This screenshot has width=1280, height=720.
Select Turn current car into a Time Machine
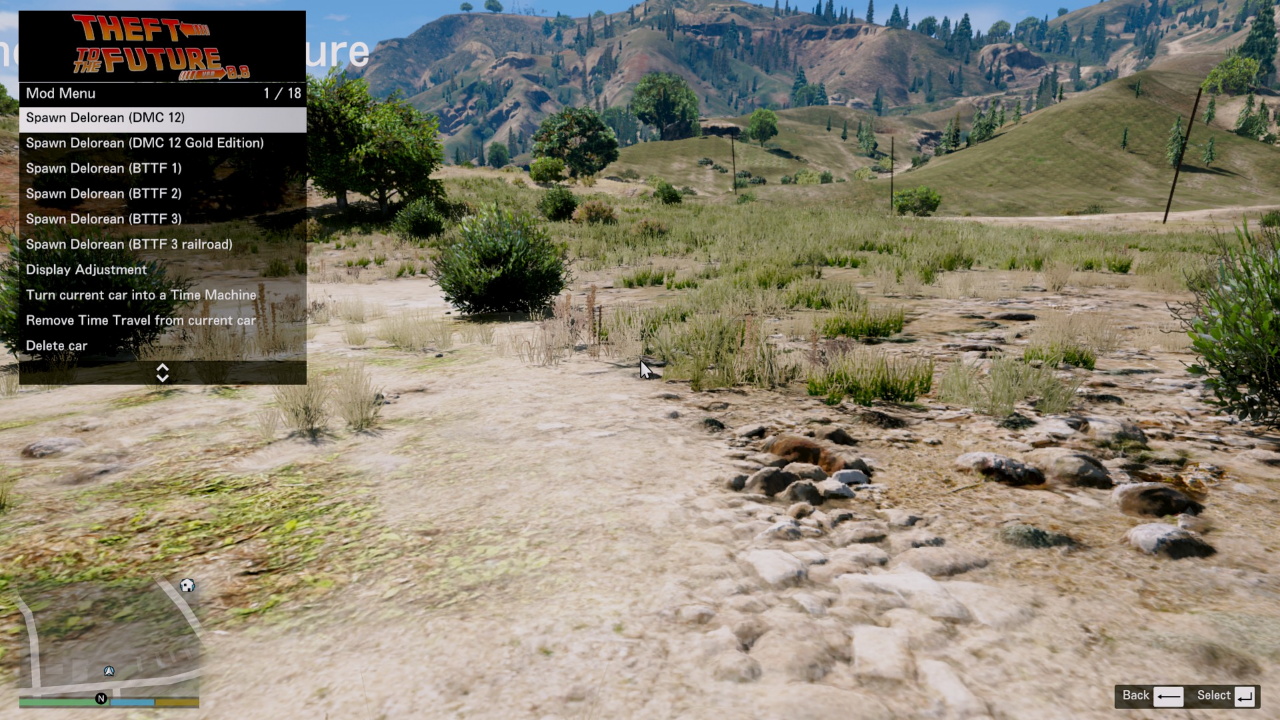pos(162,295)
